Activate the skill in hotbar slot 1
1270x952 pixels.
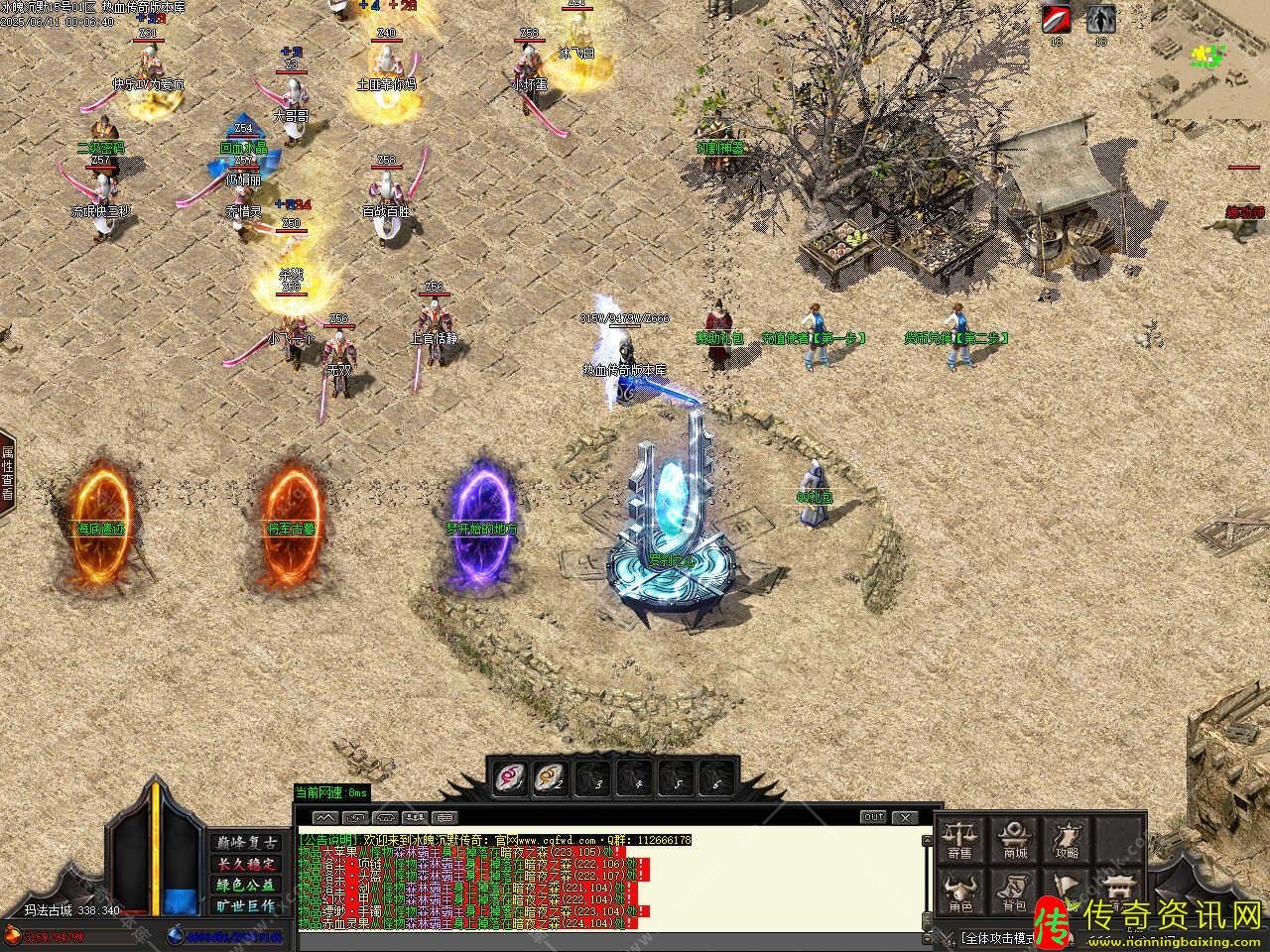[x=511, y=775]
